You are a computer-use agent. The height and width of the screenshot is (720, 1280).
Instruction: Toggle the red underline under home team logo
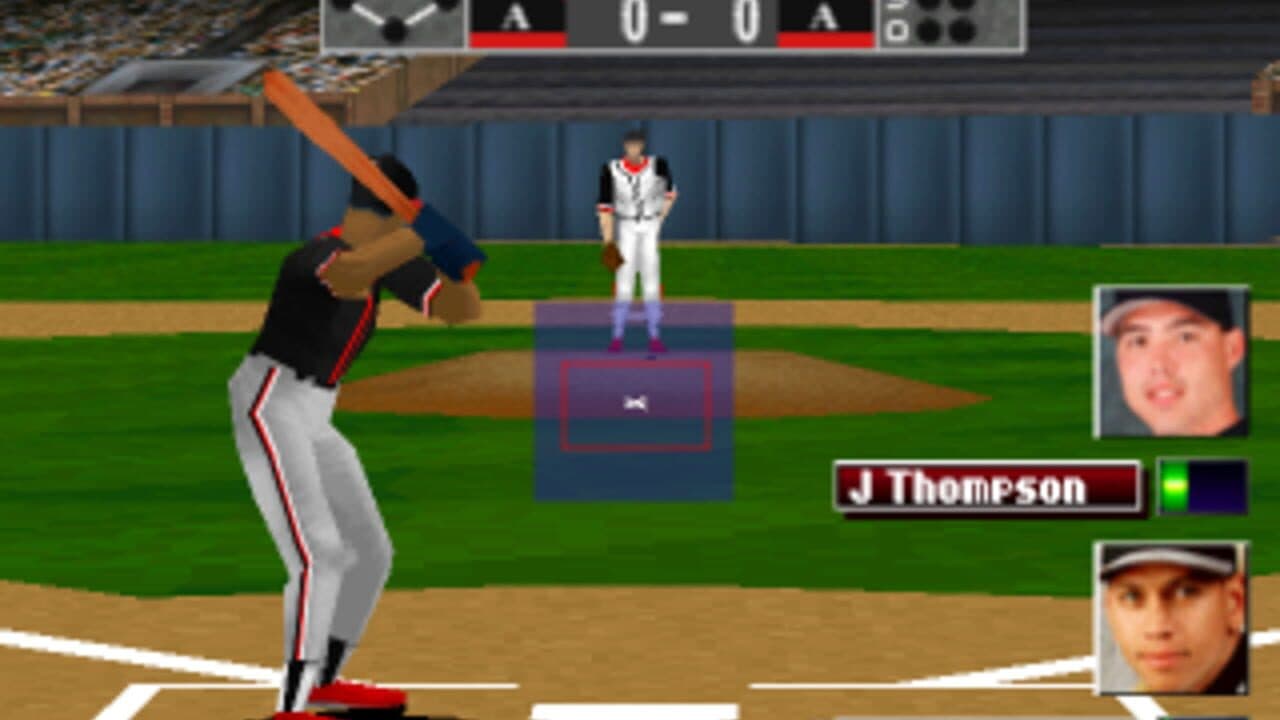click(825, 39)
